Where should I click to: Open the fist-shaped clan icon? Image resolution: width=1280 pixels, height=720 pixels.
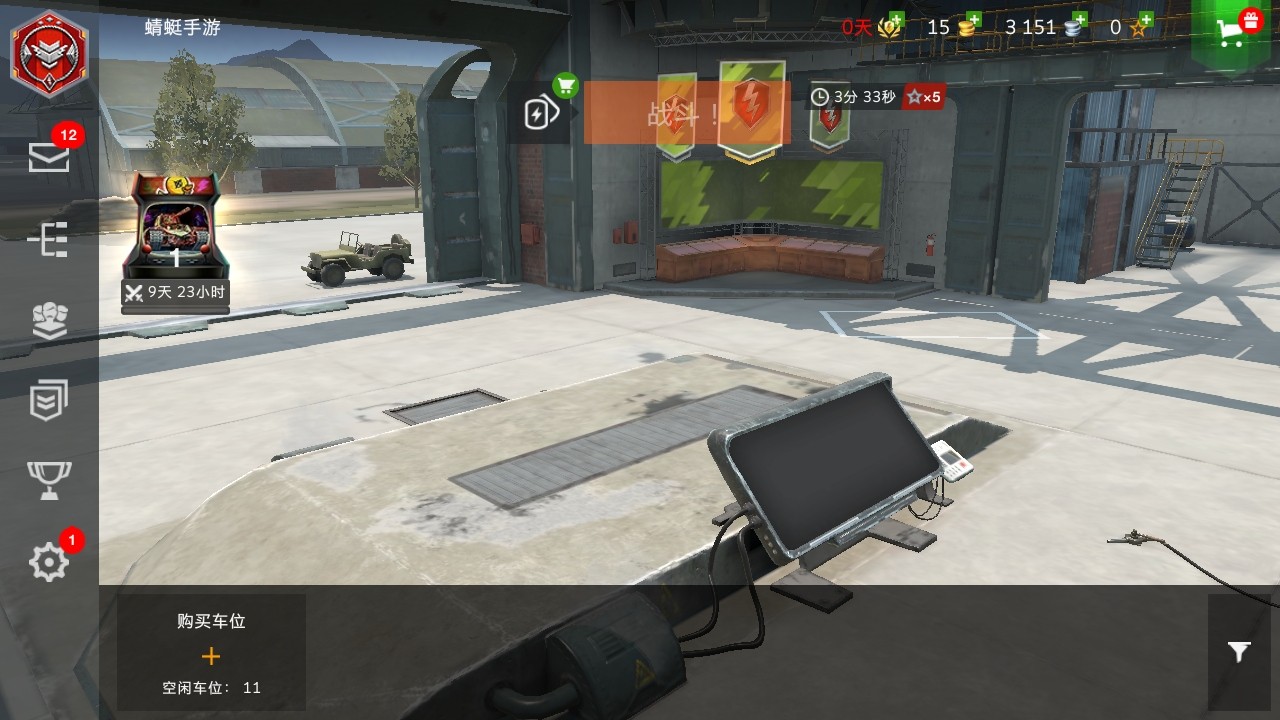pyautogui.click(x=49, y=320)
